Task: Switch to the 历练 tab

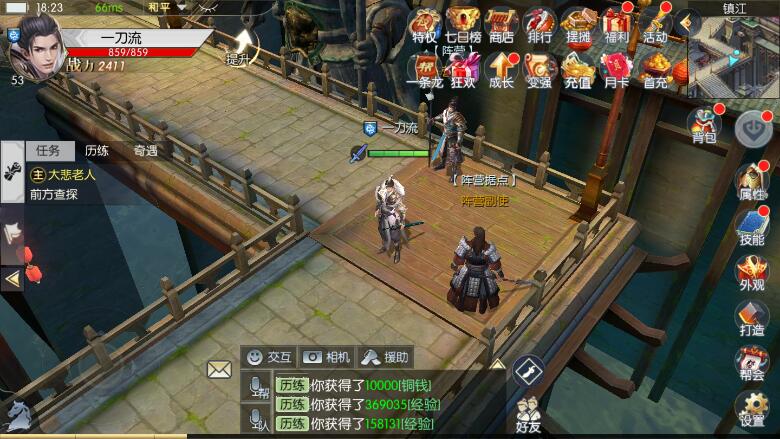Action: click(x=97, y=151)
